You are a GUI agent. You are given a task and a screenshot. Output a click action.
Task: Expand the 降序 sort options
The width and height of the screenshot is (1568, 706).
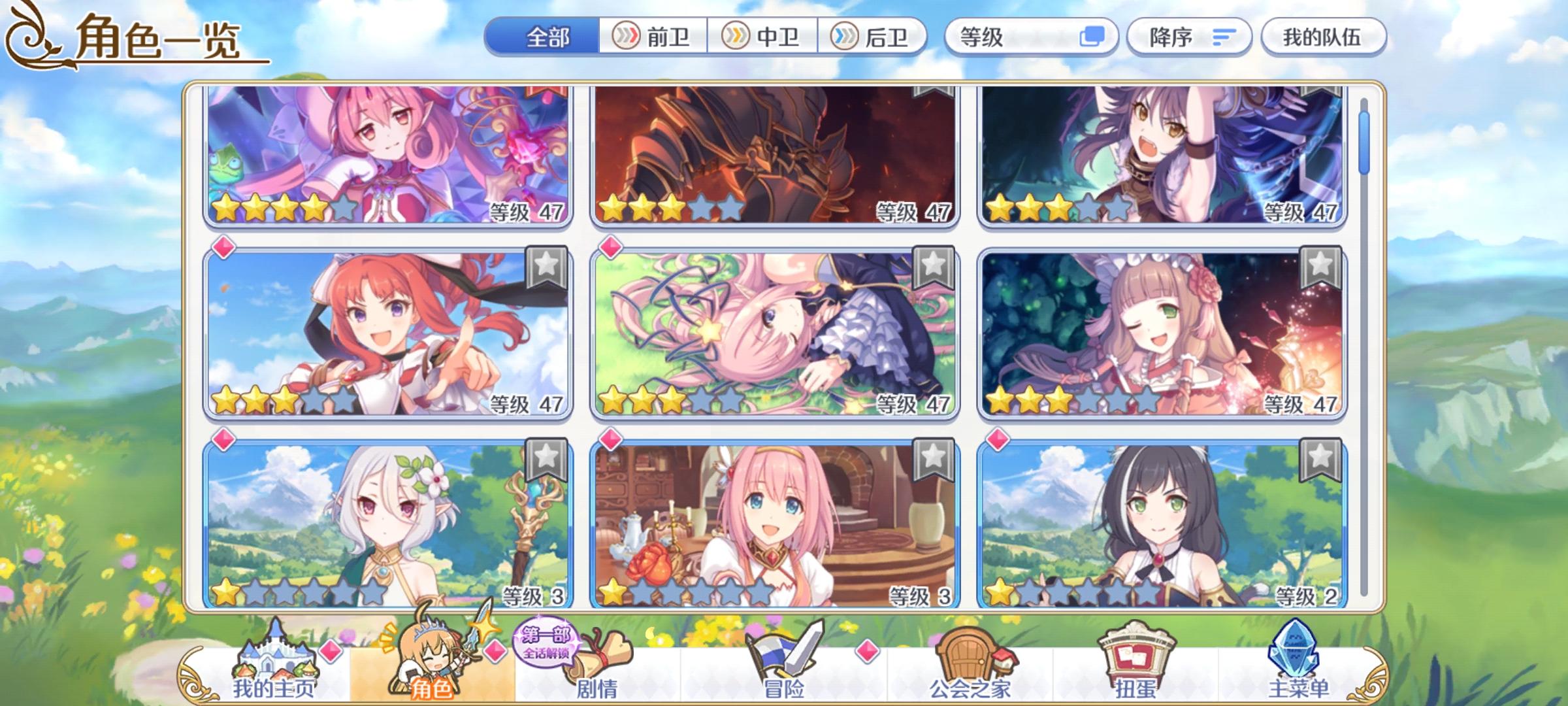tap(1189, 37)
